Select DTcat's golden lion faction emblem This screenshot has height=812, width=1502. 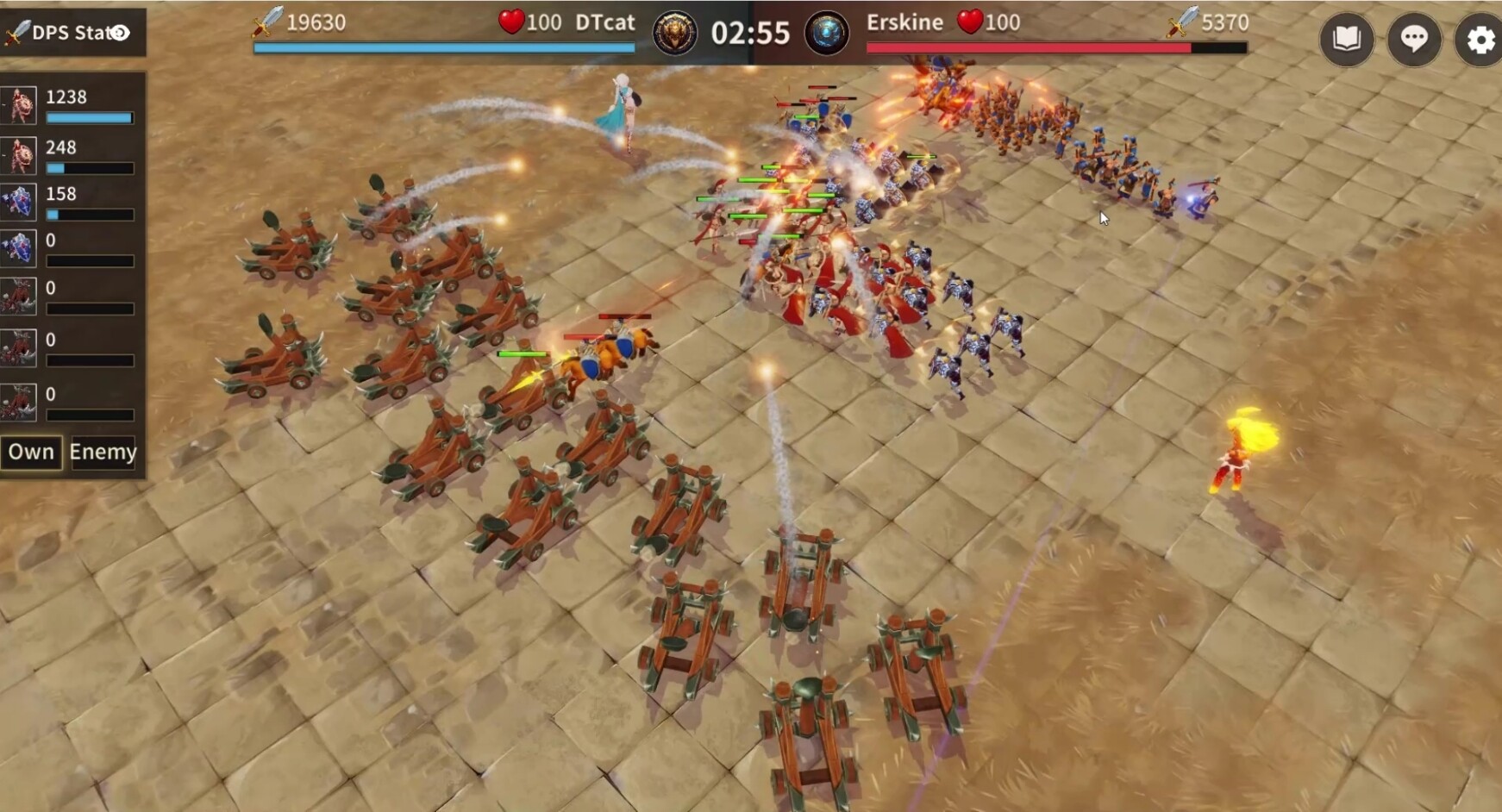[676, 33]
